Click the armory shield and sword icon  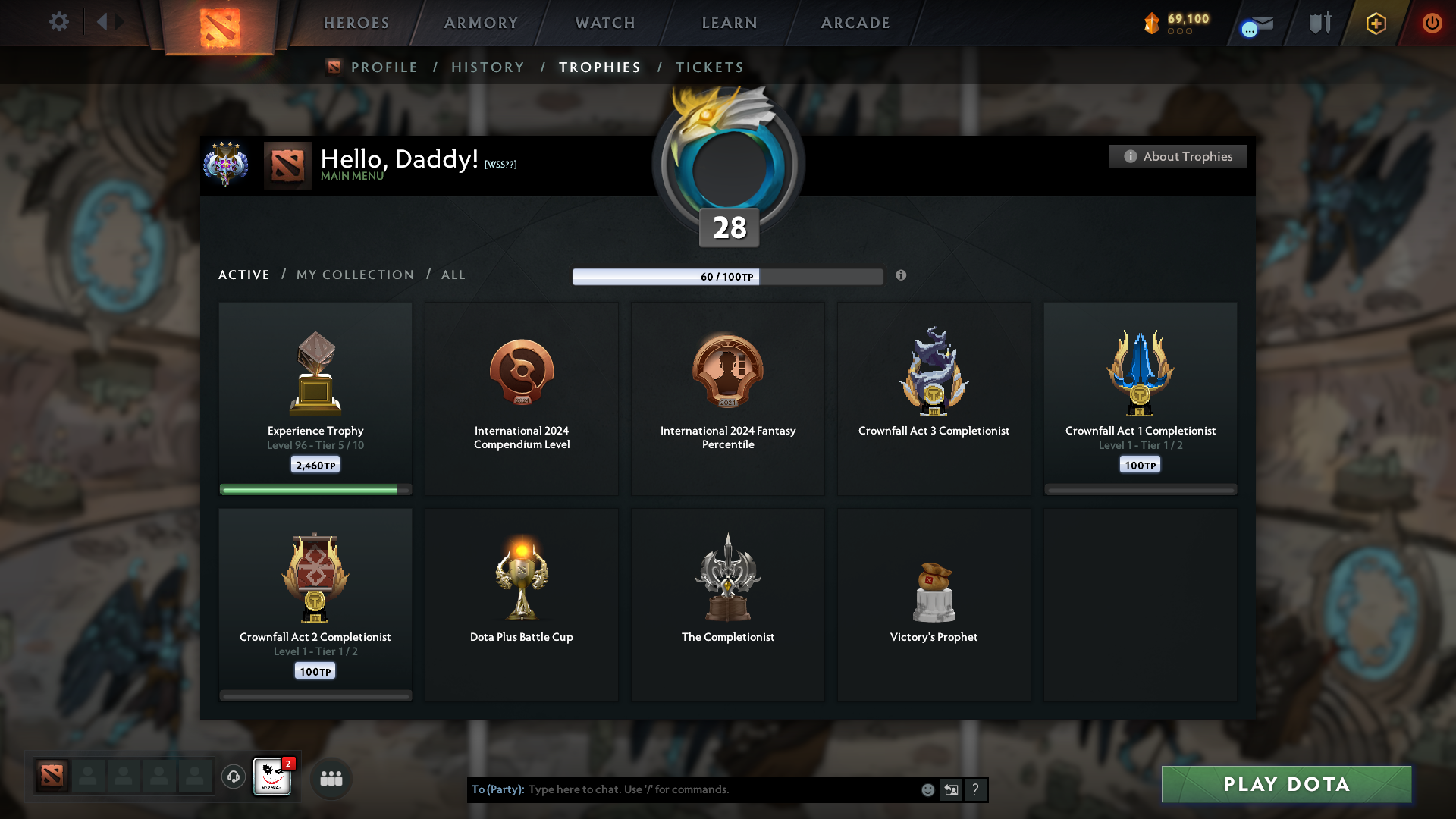(1319, 23)
